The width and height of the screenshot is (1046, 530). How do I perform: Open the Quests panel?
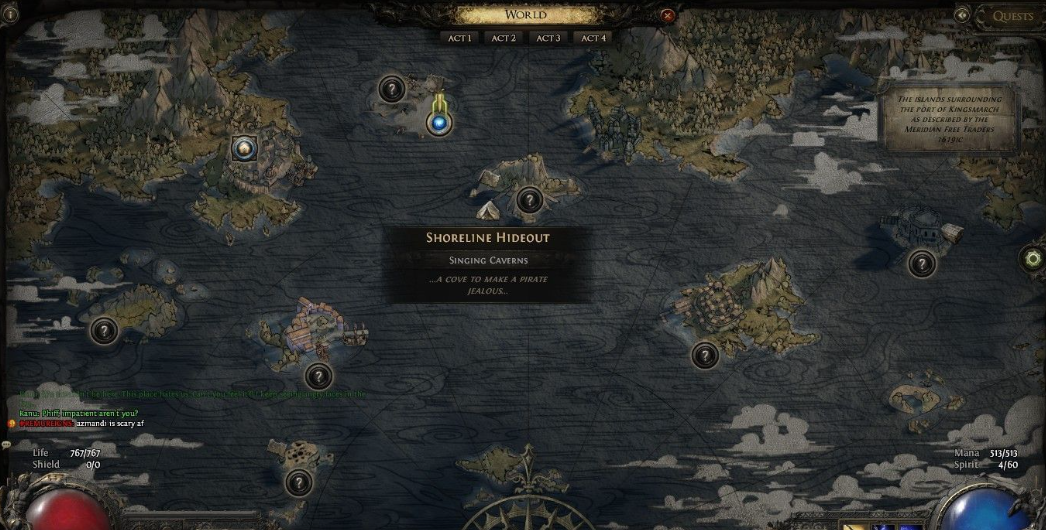coord(1013,16)
